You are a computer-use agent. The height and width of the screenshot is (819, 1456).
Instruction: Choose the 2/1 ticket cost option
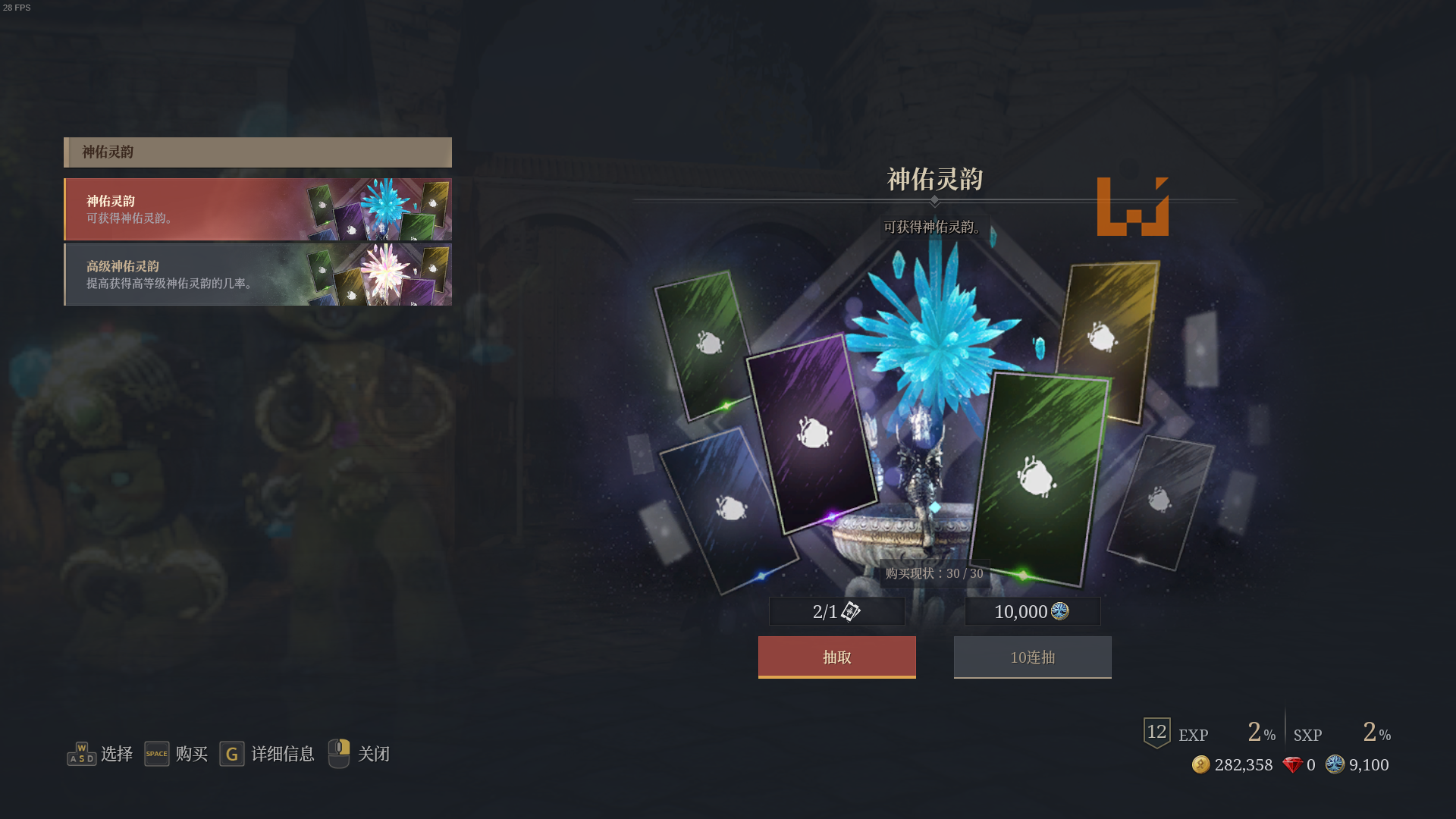point(836,611)
